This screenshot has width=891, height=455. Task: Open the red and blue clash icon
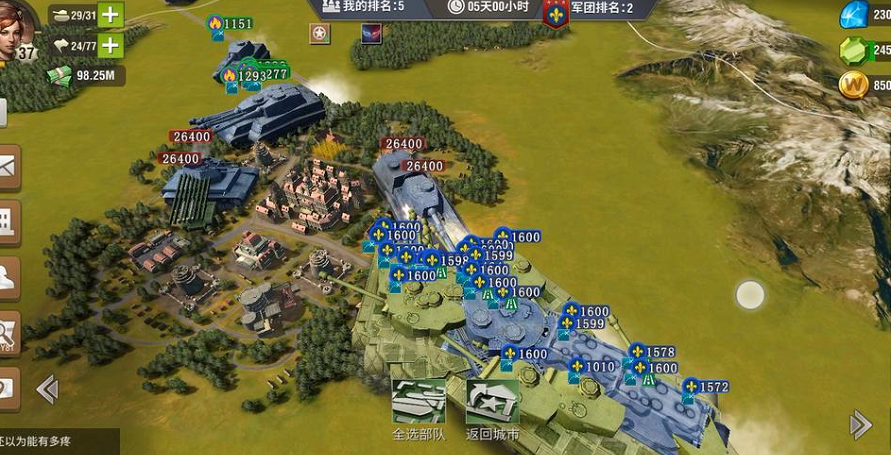coord(372,34)
